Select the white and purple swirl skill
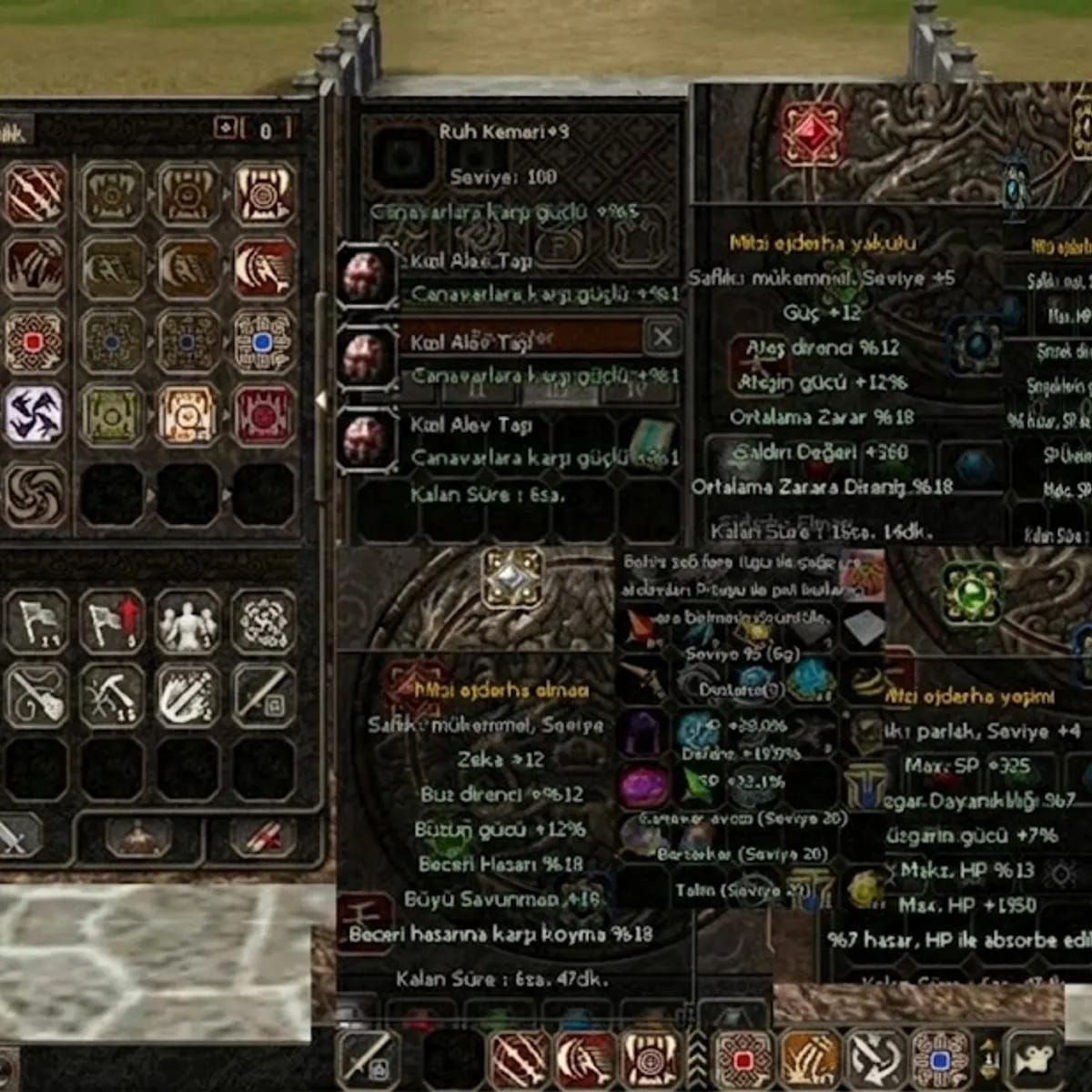The height and width of the screenshot is (1092, 1092). pos(35,415)
